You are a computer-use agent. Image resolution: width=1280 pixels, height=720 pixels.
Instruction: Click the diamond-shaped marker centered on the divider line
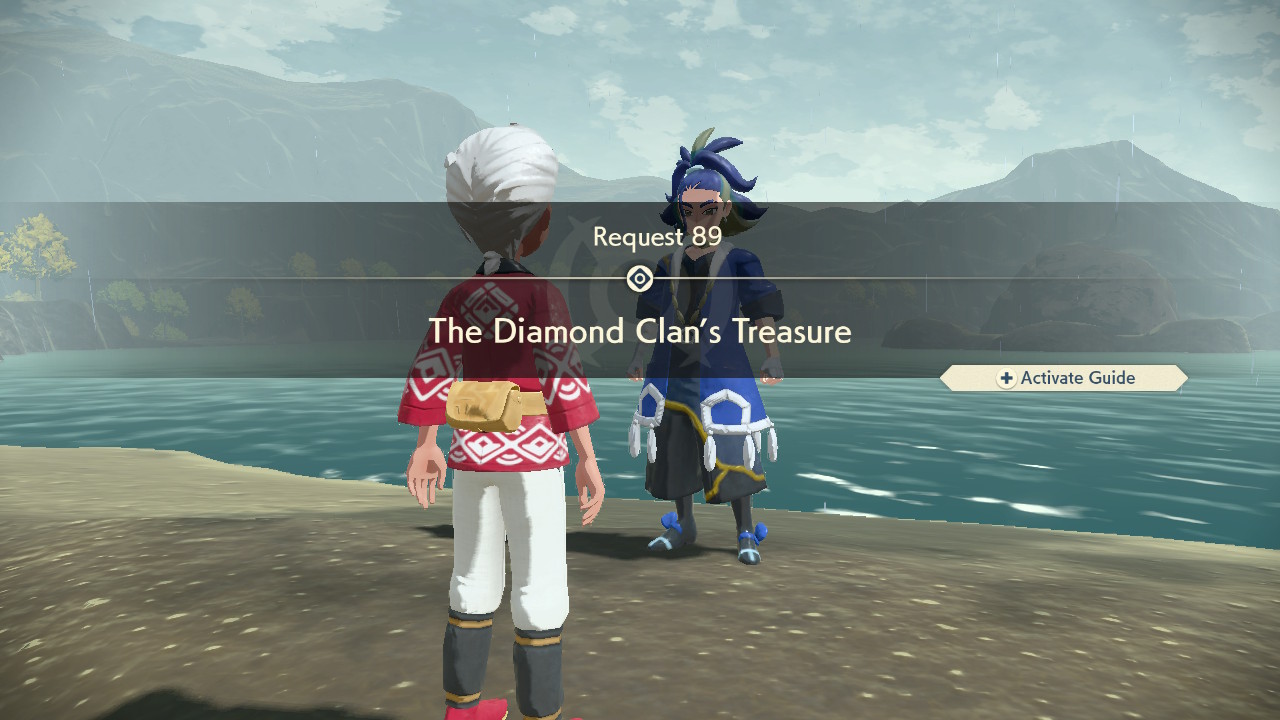[640, 277]
